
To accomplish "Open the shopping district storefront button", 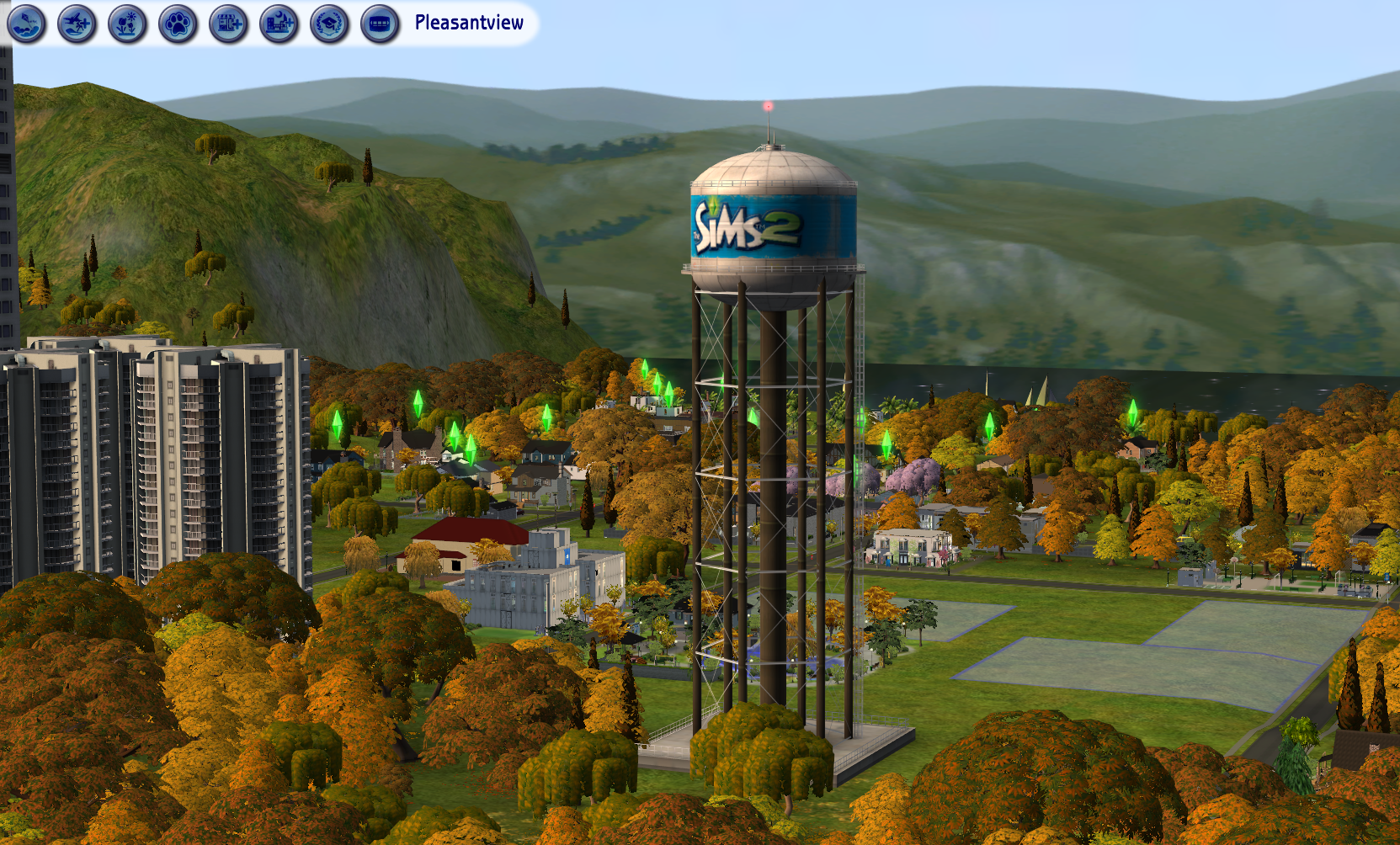I will coord(228,24).
